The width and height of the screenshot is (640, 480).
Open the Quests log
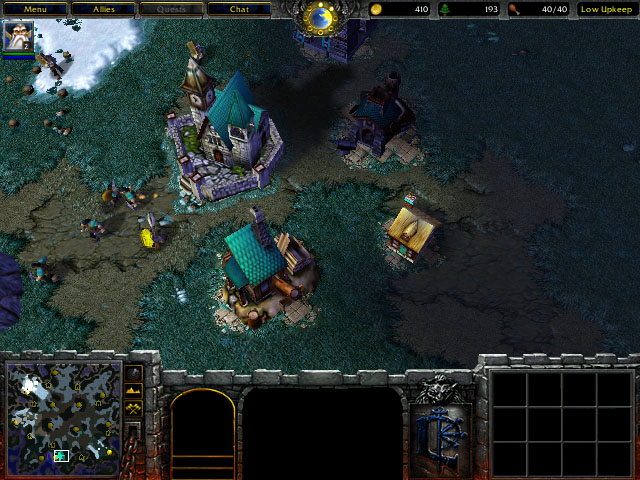[170, 9]
